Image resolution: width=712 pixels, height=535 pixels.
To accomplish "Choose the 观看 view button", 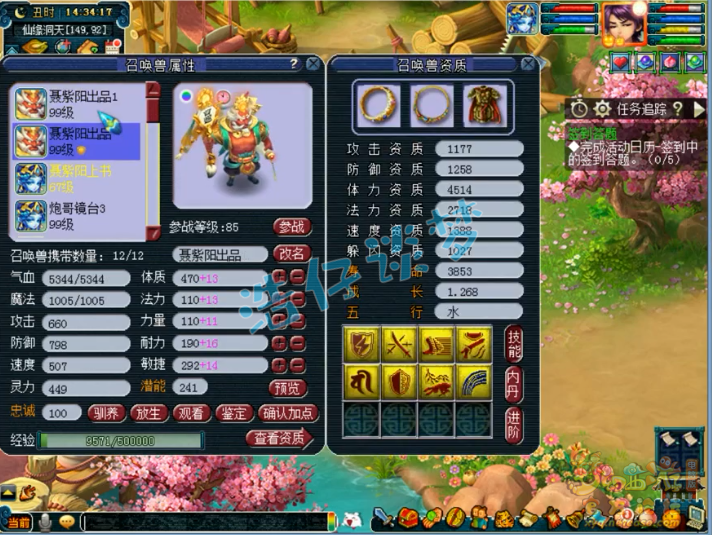I will (190, 412).
